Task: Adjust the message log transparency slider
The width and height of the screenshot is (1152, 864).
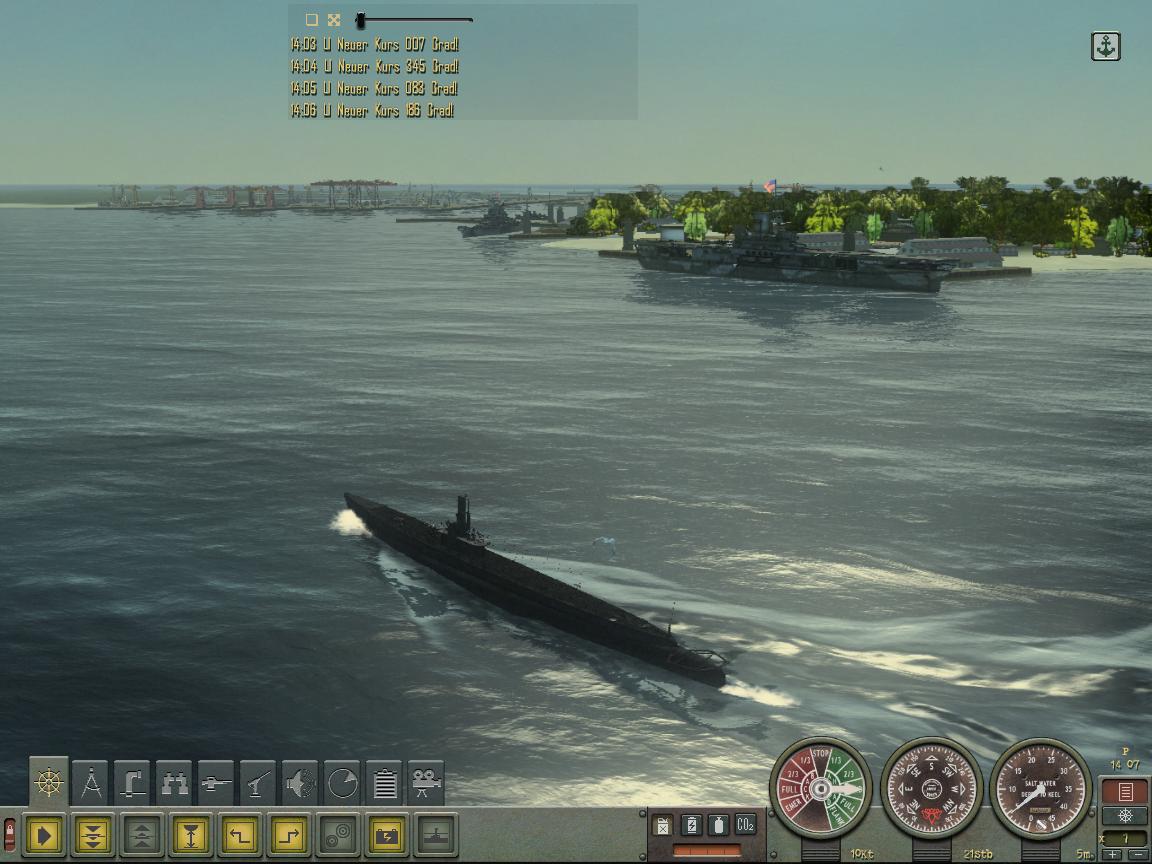Action: tap(361, 20)
